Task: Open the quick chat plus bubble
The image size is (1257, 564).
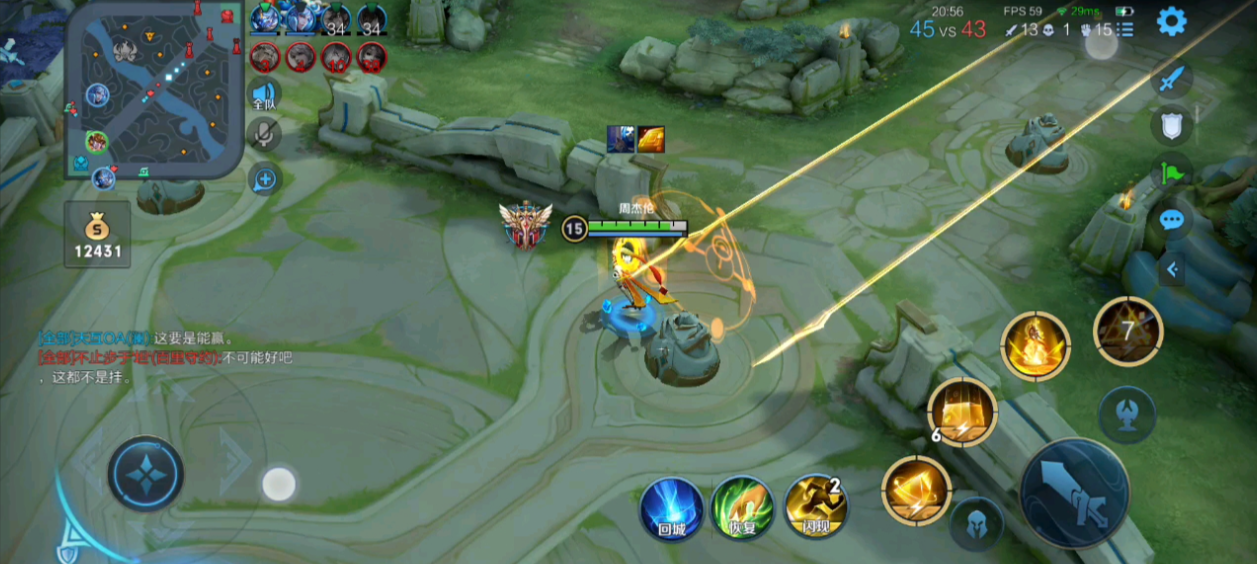Action: [265, 180]
